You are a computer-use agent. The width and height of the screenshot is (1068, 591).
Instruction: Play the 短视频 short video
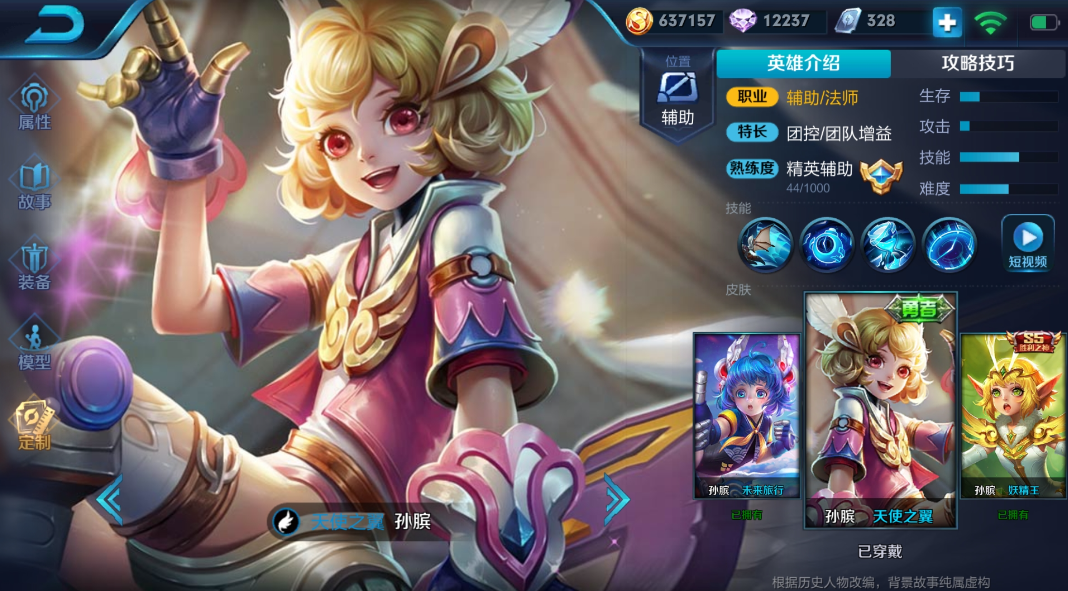coord(1028,244)
